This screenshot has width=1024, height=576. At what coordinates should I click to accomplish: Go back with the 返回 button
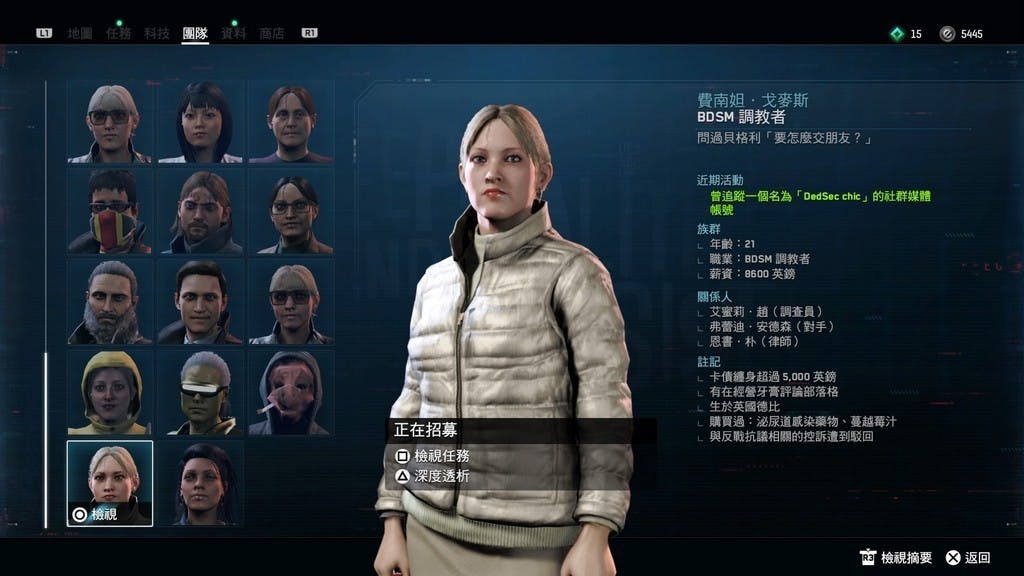click(977, 558)
